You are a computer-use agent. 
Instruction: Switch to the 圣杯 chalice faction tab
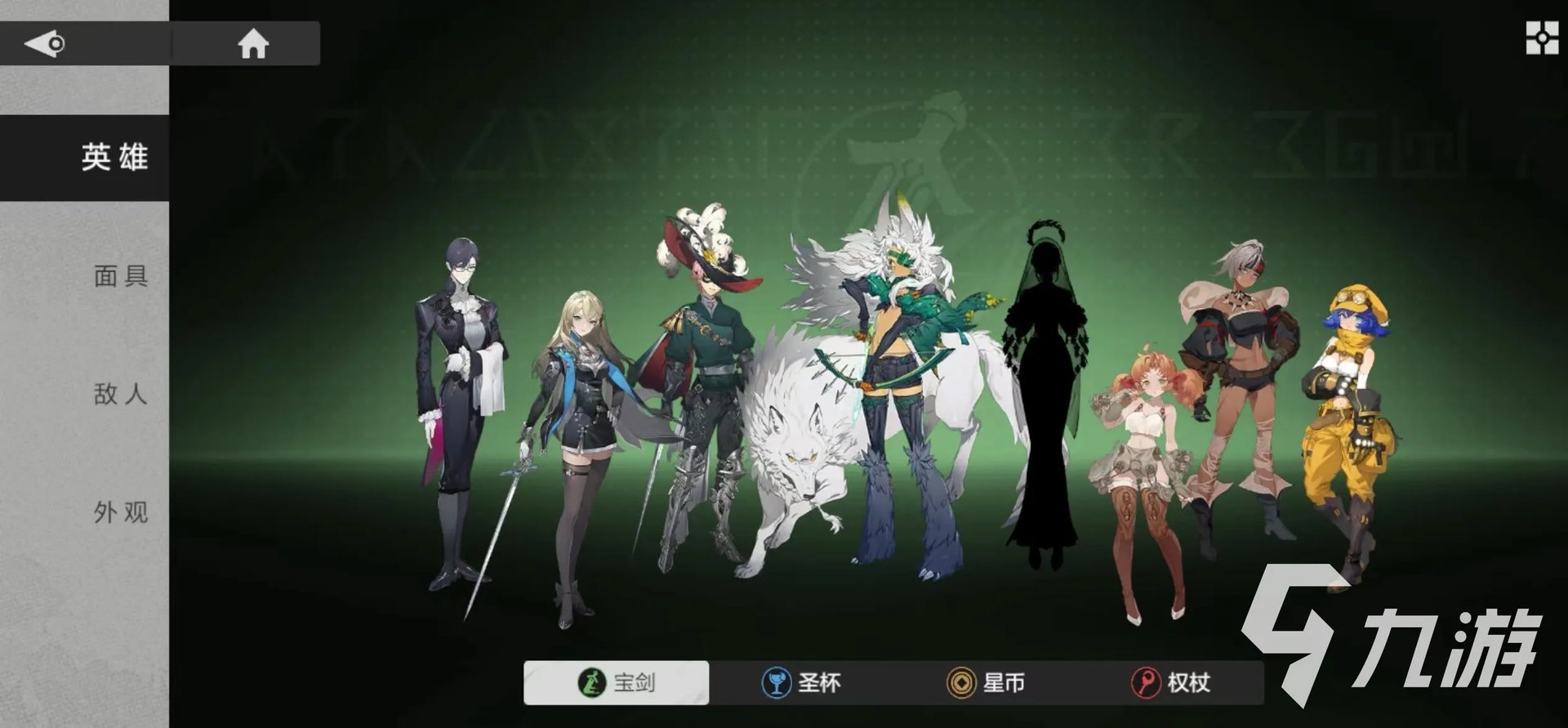point(801,682)
